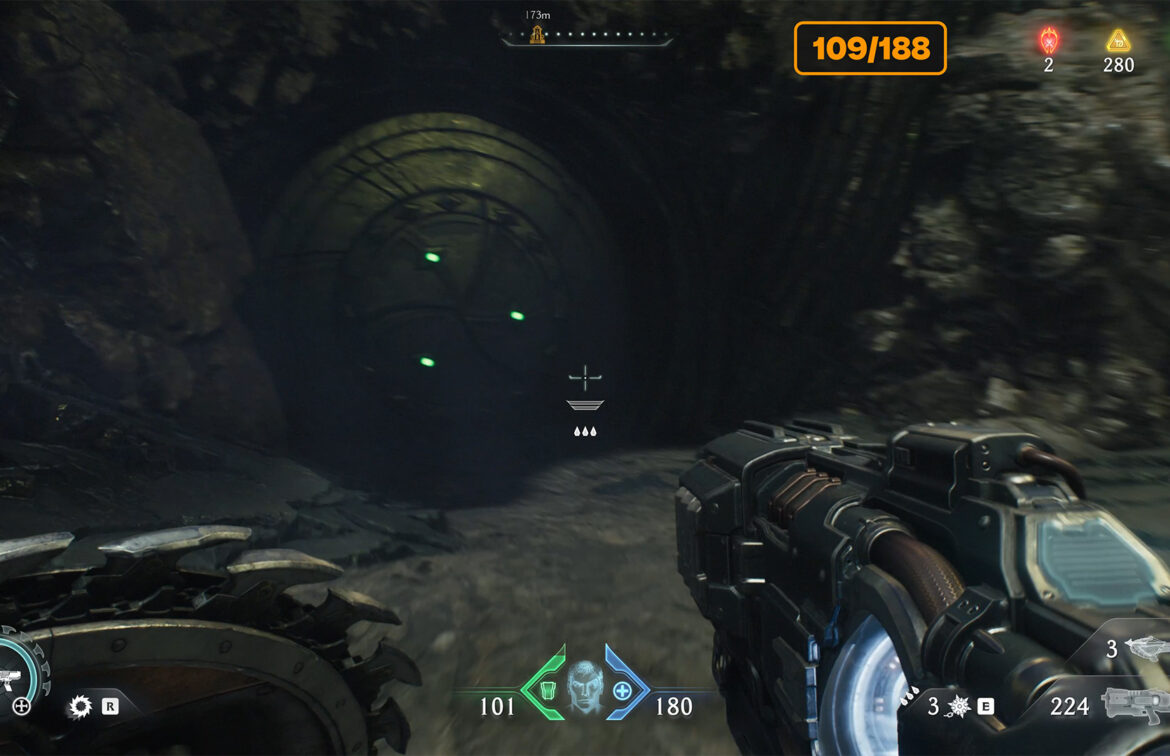Select the green armor icon
Image resolution: width=1170 pixels, height=756 pixels.
click(547, 690)
